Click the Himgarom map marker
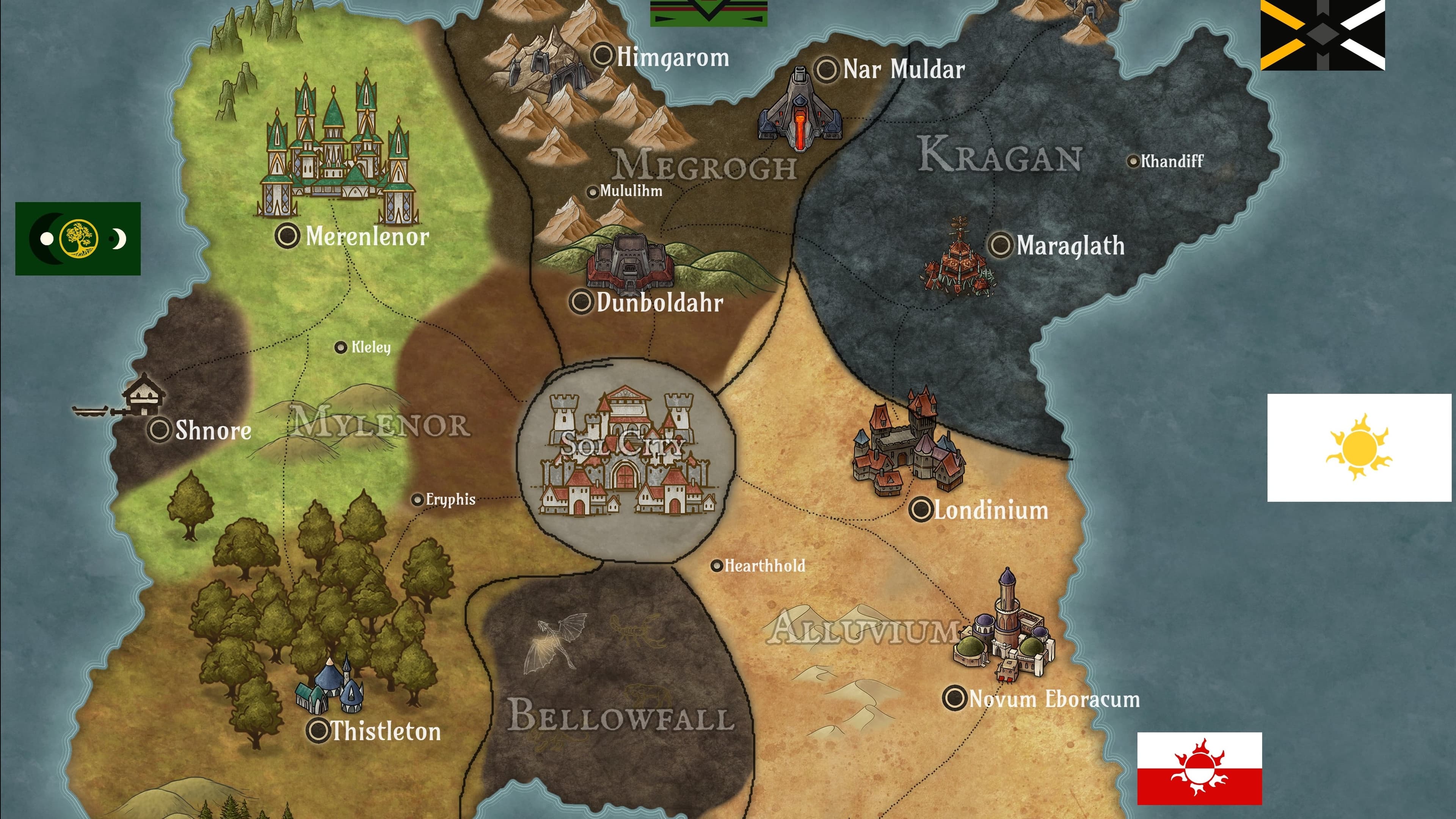The width and height of the screenshot is (1456, 819). pos(603,55)
